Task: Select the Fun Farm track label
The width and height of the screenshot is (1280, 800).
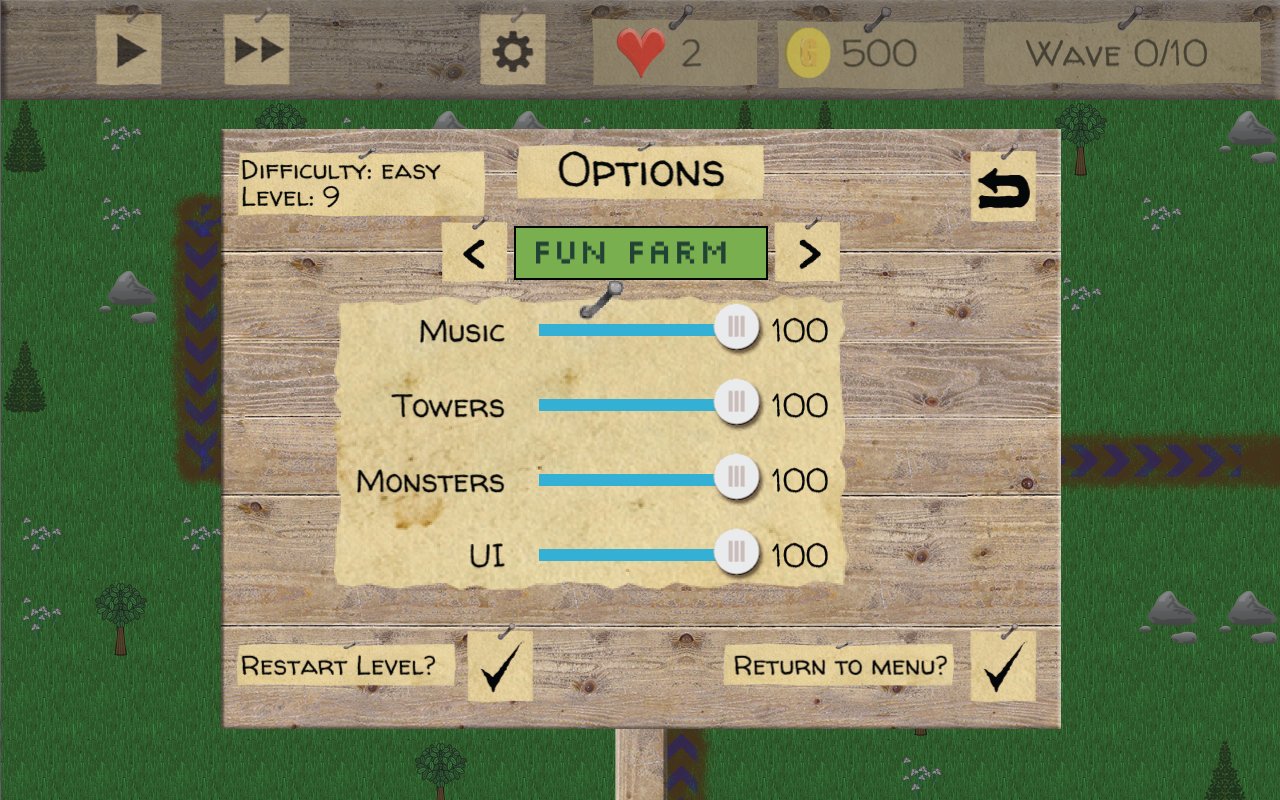Action: (x=640, y=253)
